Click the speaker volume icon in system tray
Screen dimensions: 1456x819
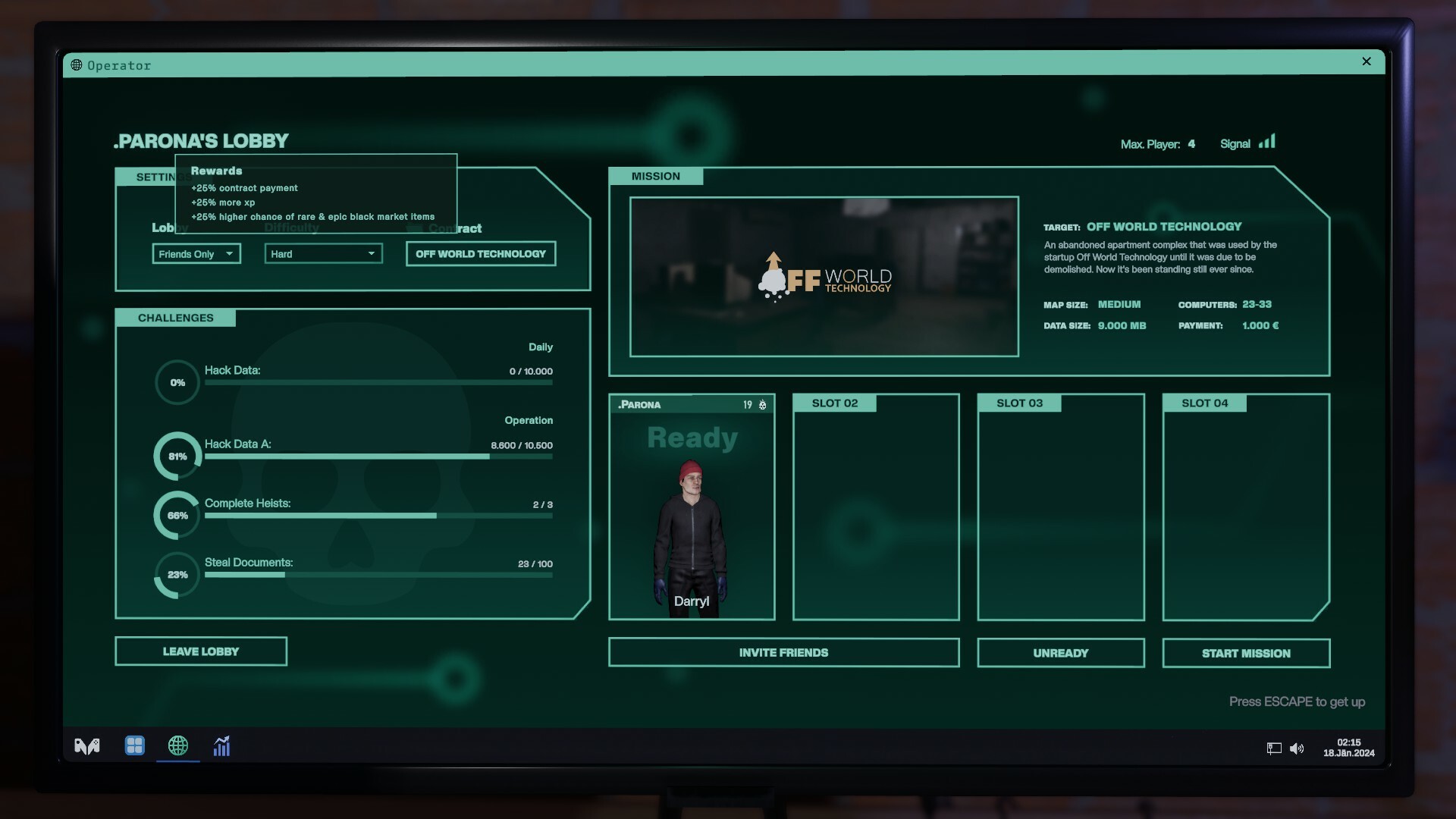pos(1297,749)
